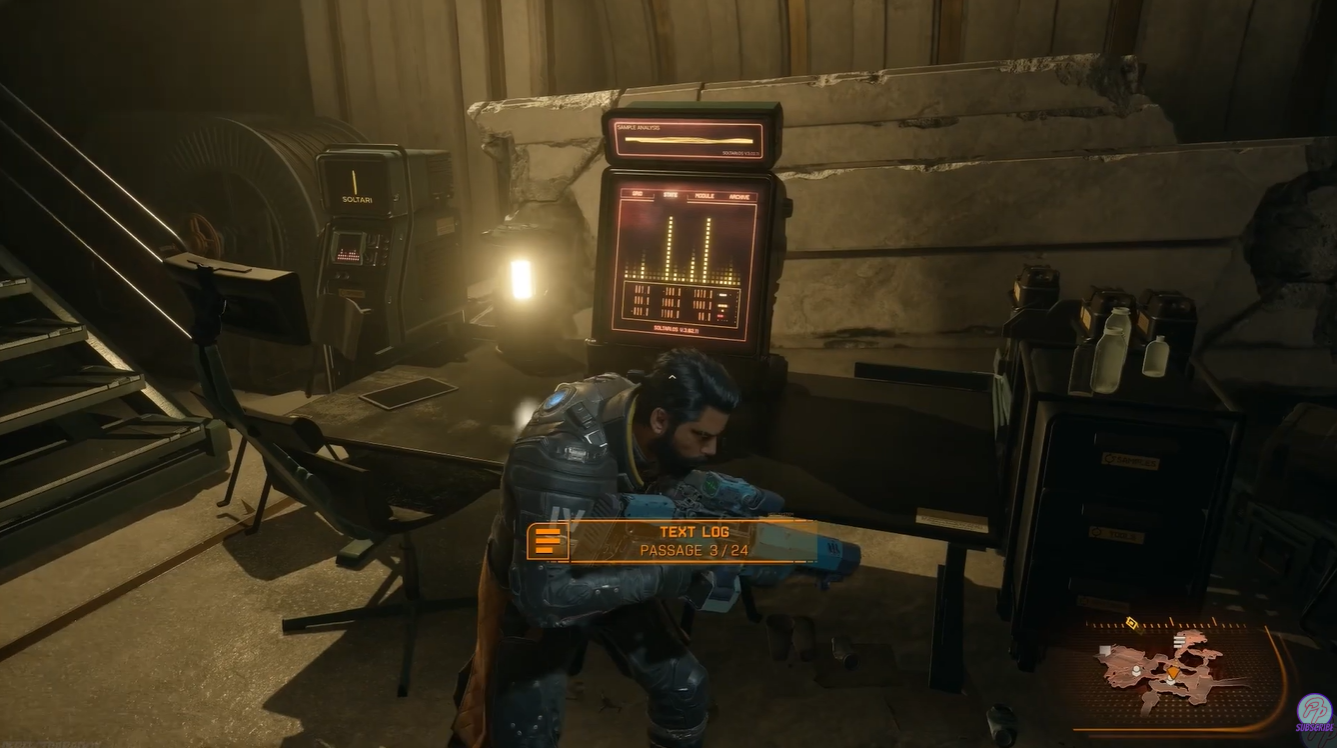The height and width of the screenshot is (748, 1337).
Task: Open the MODULE tab on the monitor
Action: coord(706,196)
